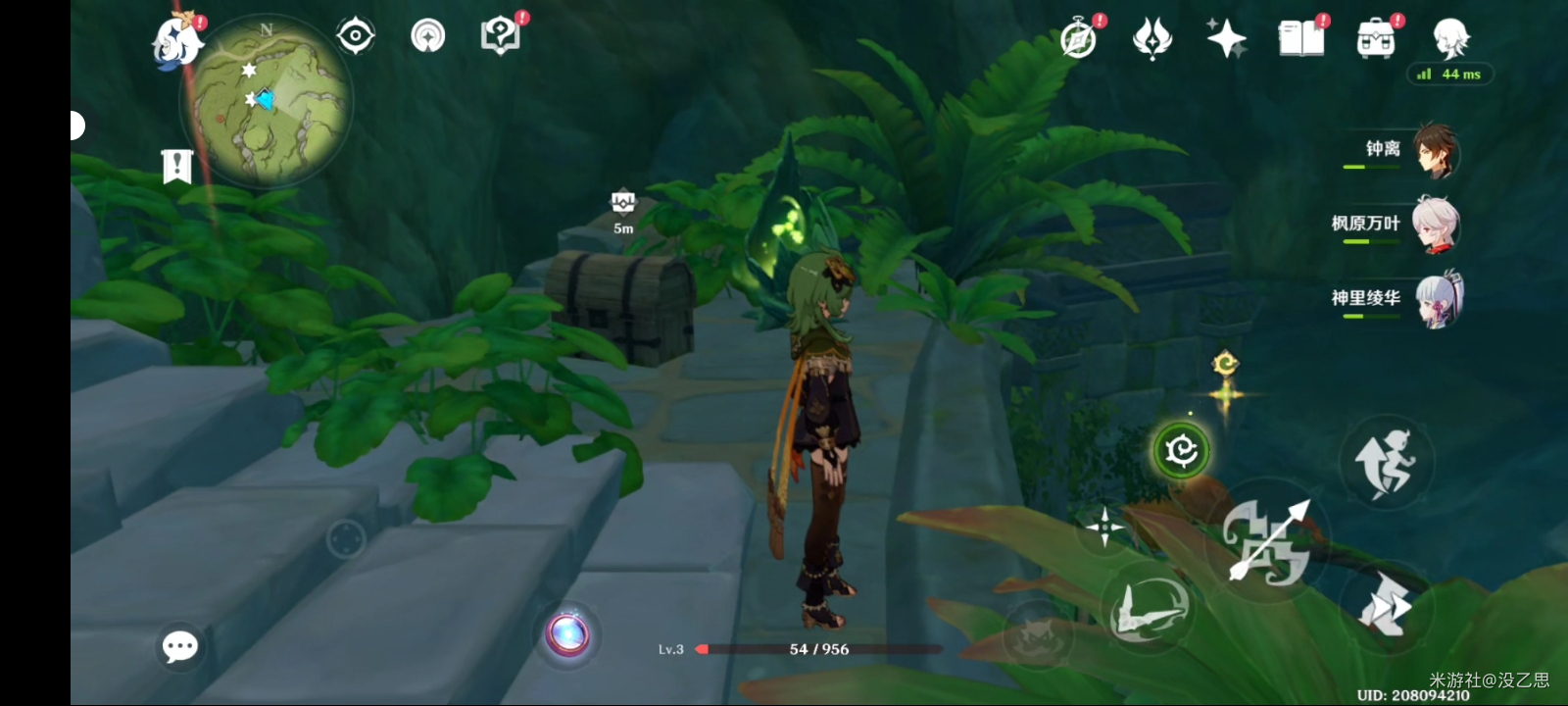Use the glowing round gadget

click(567, 634)
